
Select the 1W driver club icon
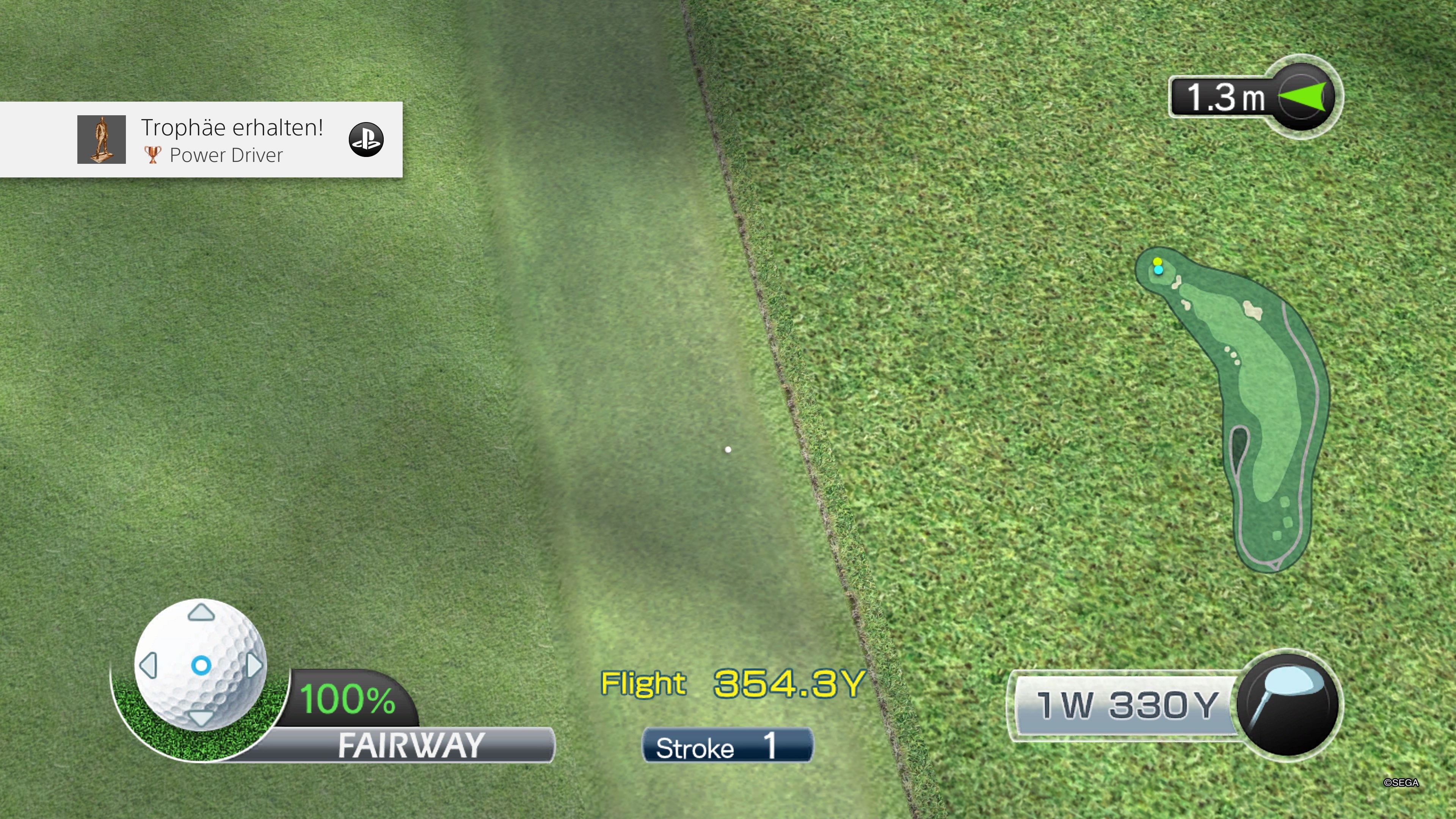point(1287,704)
